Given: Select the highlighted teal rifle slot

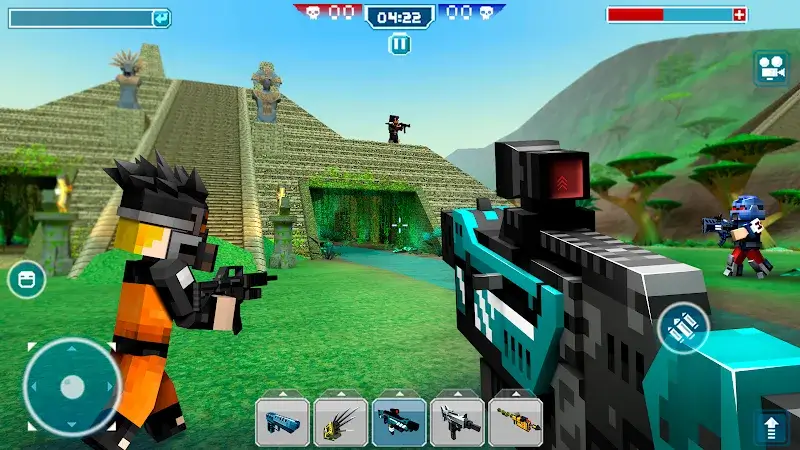Looking at the screenshot, I should [399, 422].
